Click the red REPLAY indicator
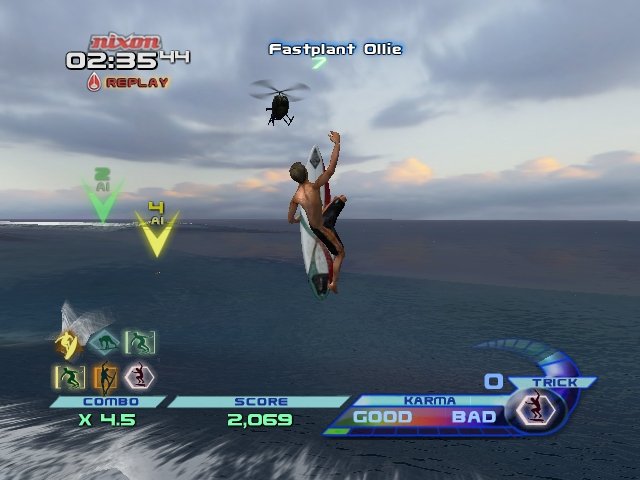 pyautogui.click(x=128, y=82)
